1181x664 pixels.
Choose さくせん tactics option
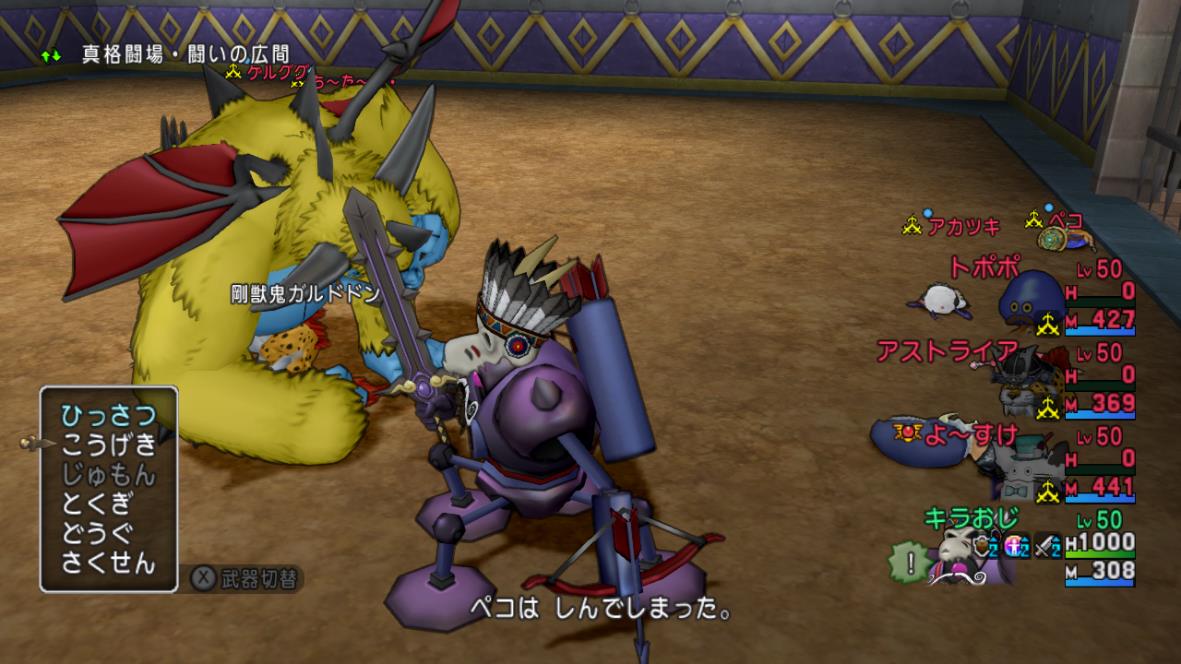pyautogui.click(x=108, y=562)
